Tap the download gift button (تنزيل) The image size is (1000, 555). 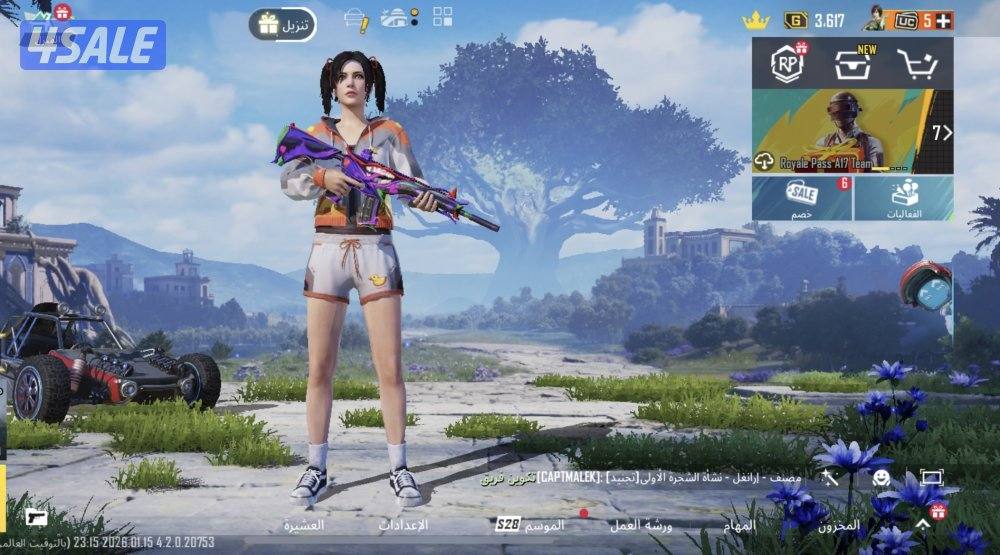click(283, 24)
